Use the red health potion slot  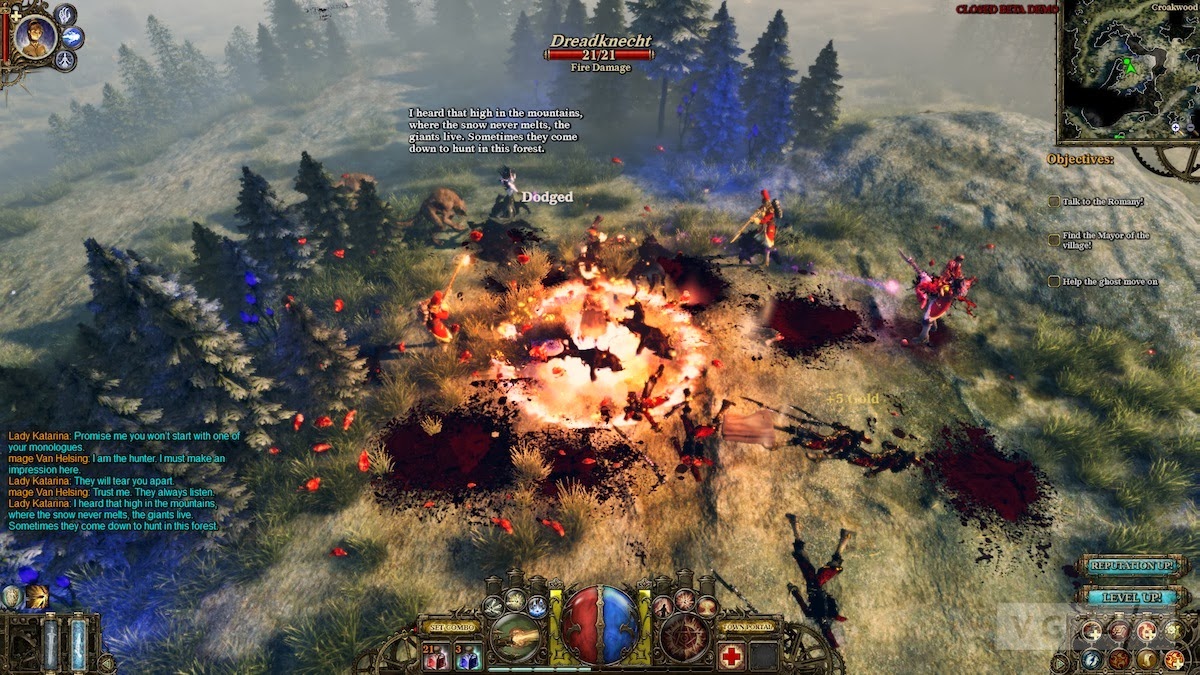tap(436, 657)
